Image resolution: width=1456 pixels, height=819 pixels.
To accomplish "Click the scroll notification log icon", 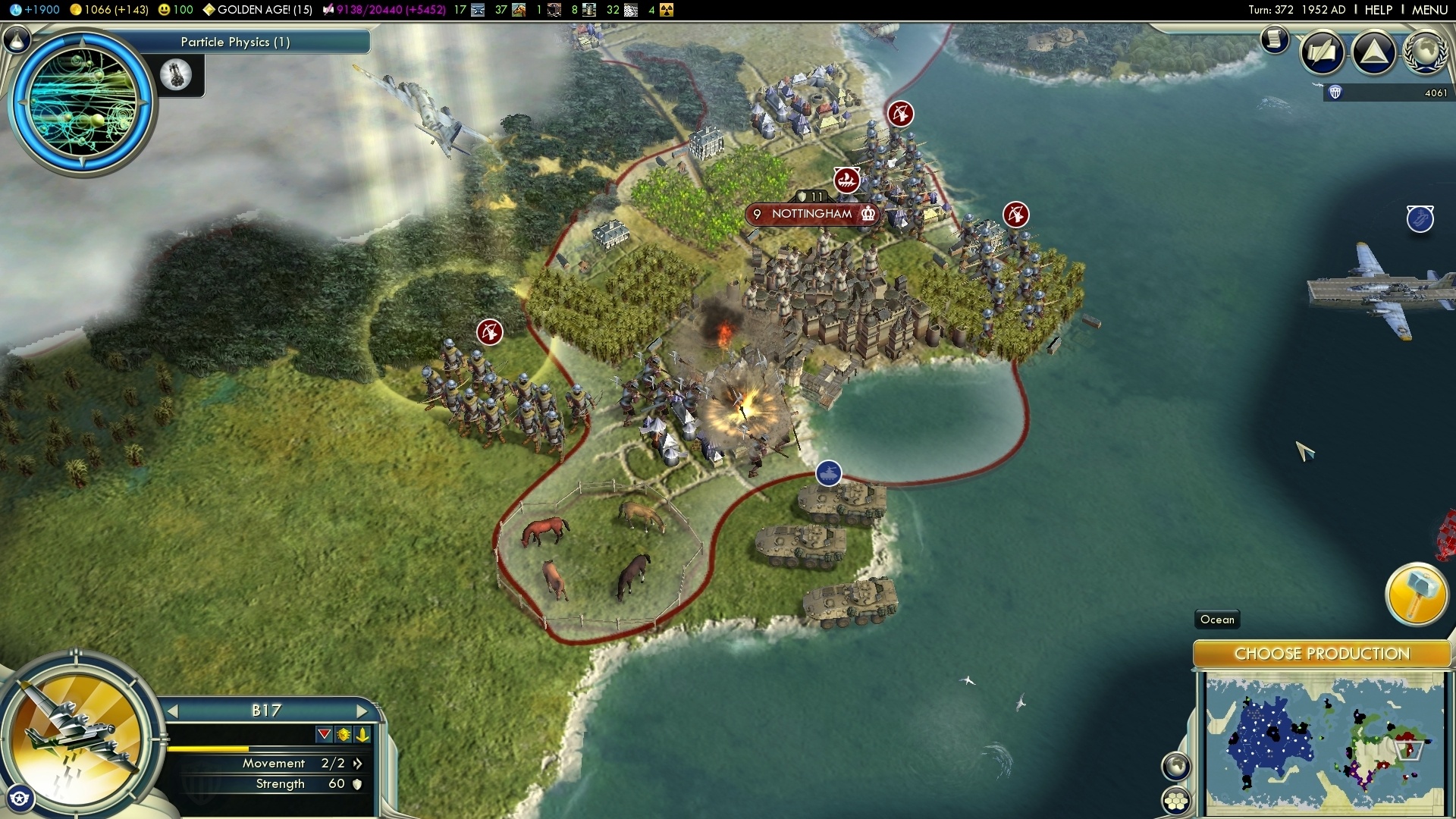I will (1275, 39).
